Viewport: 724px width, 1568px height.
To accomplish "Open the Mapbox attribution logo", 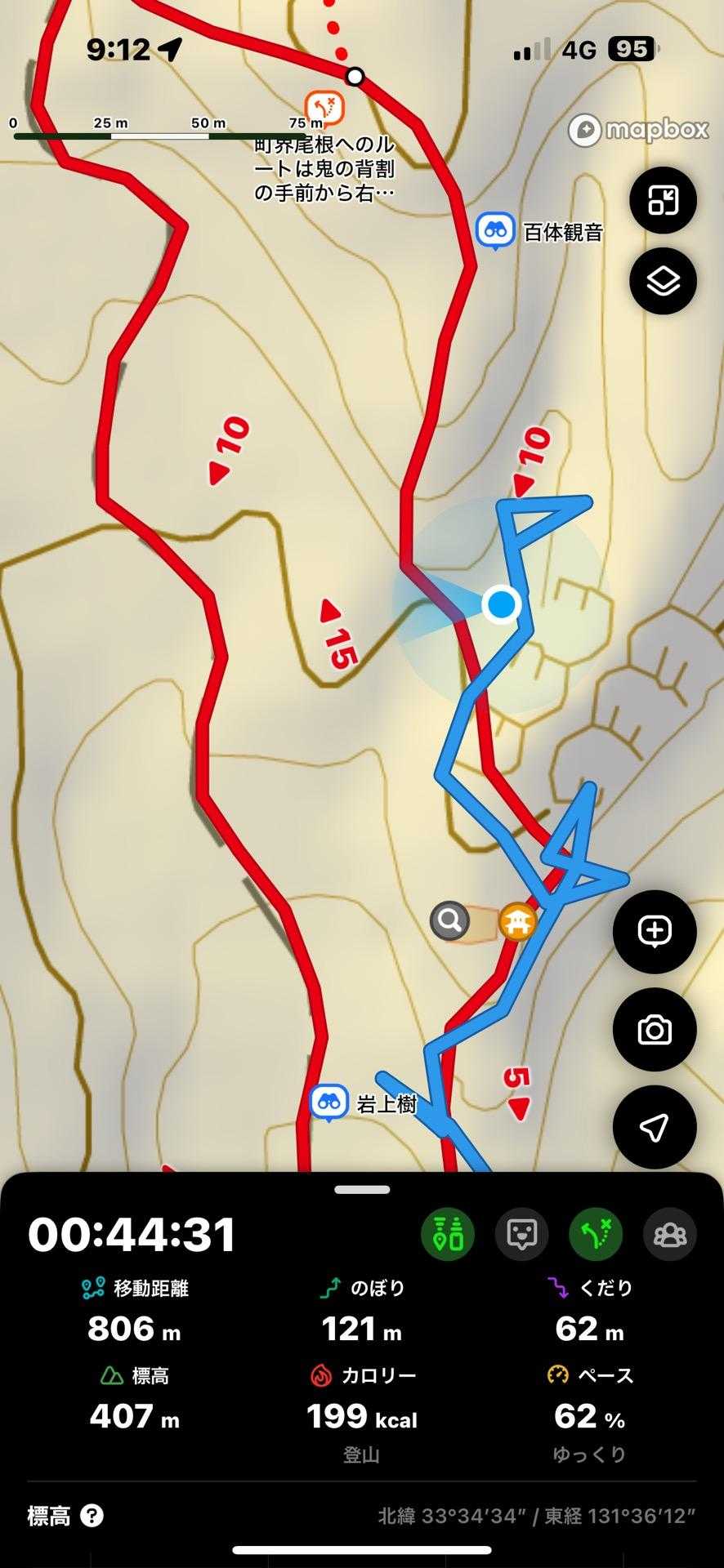I will pyautogui.click(x=638, y=130).
